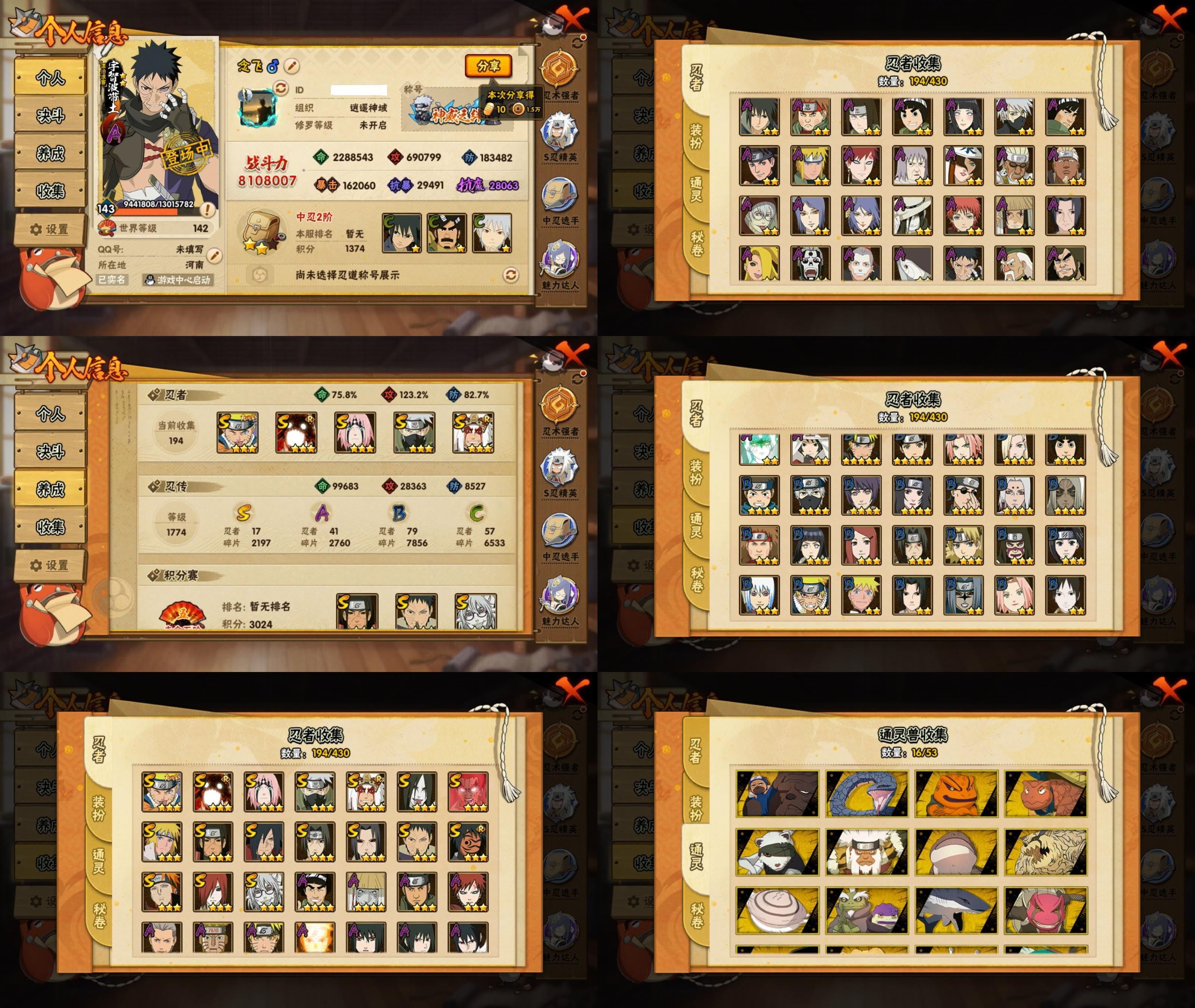Refresh the 尚未选择忍道称号展示 ninja title row
Image resolution: width=1195 pixels, height=1008 pixels.
(x=510, y=275)
